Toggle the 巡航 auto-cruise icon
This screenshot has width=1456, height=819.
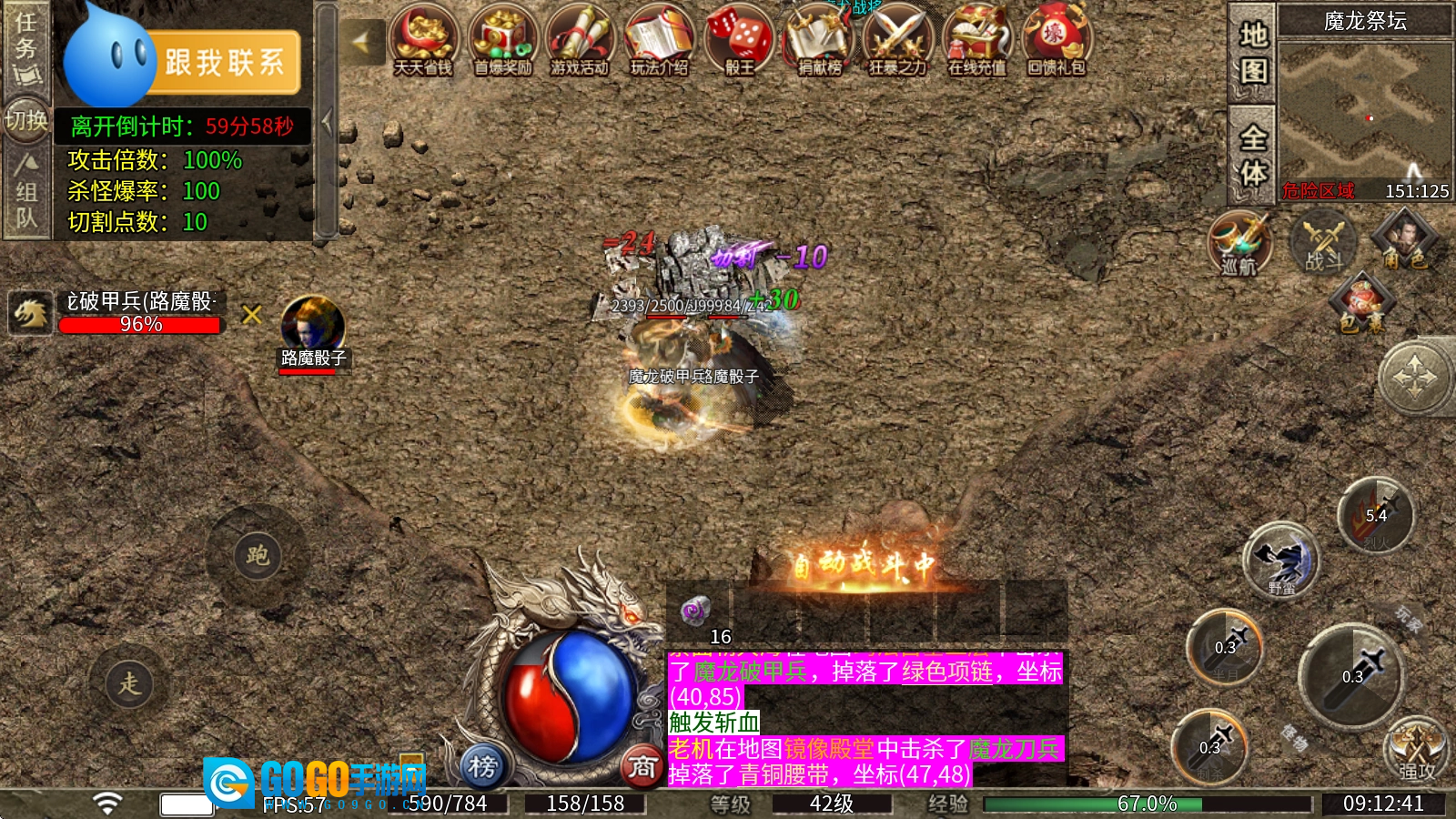pos(1239,242)
